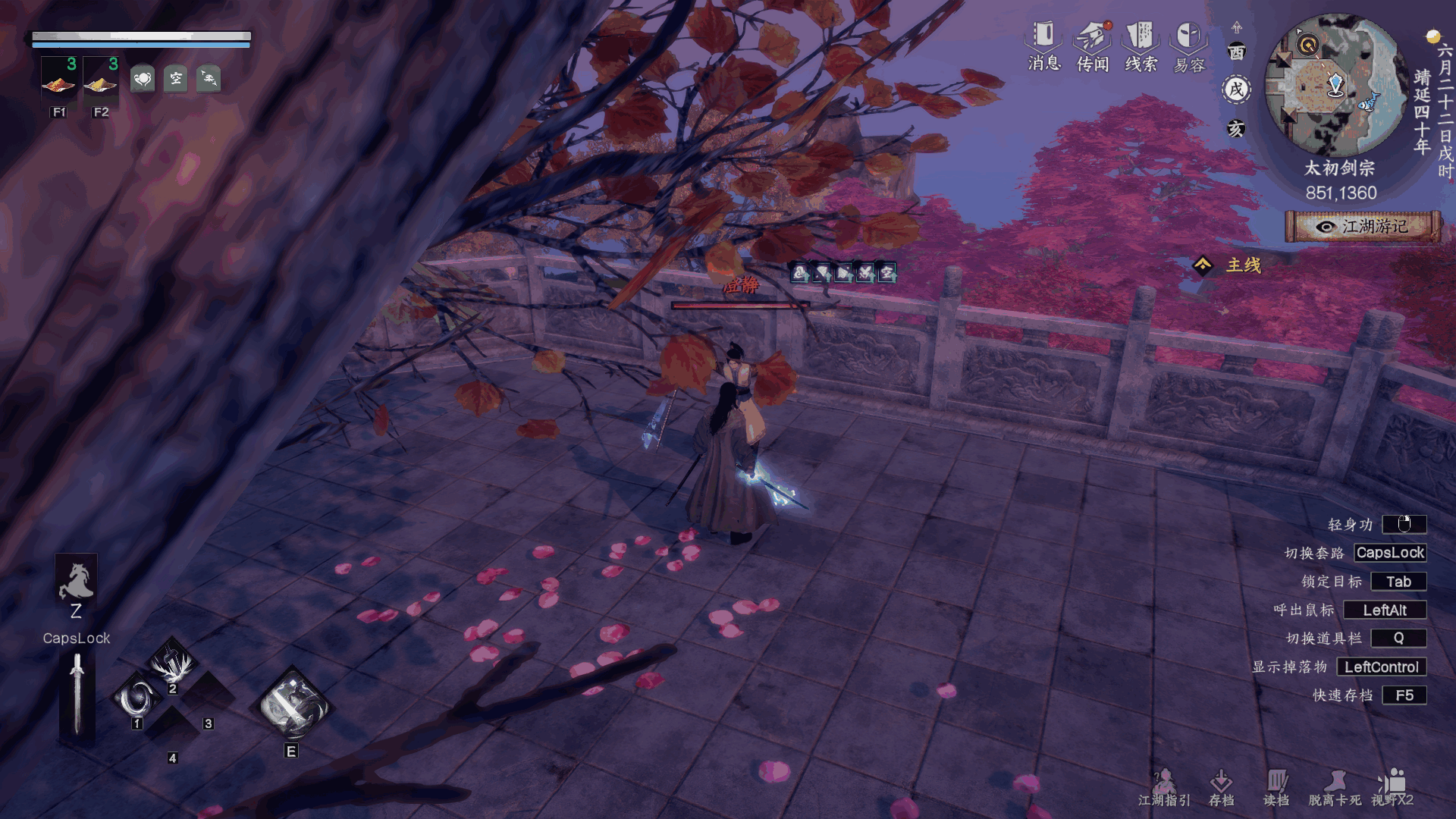Open the circular minimap

pyautogui.click(x=1336, y=85)
